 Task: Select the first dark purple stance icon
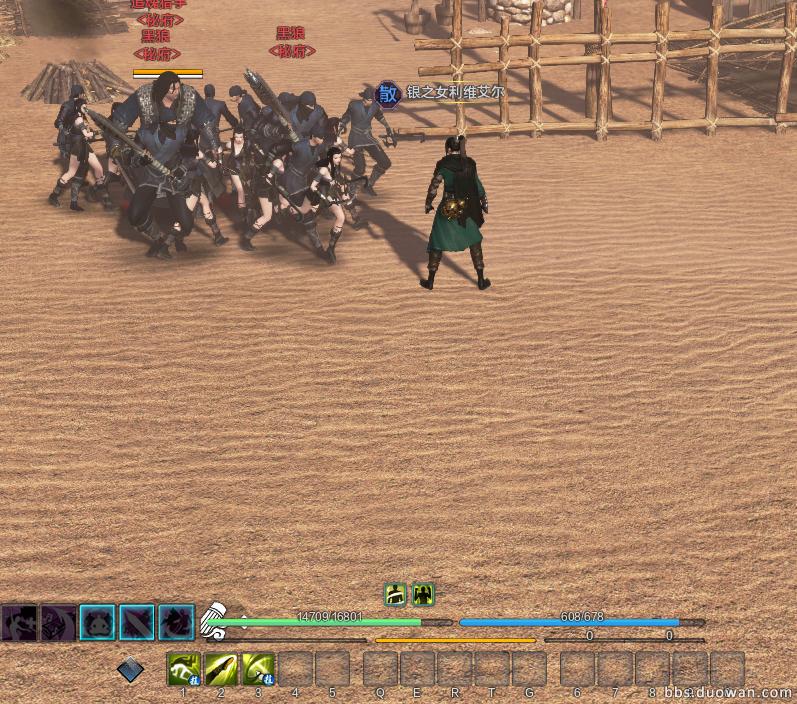(19, 622)
